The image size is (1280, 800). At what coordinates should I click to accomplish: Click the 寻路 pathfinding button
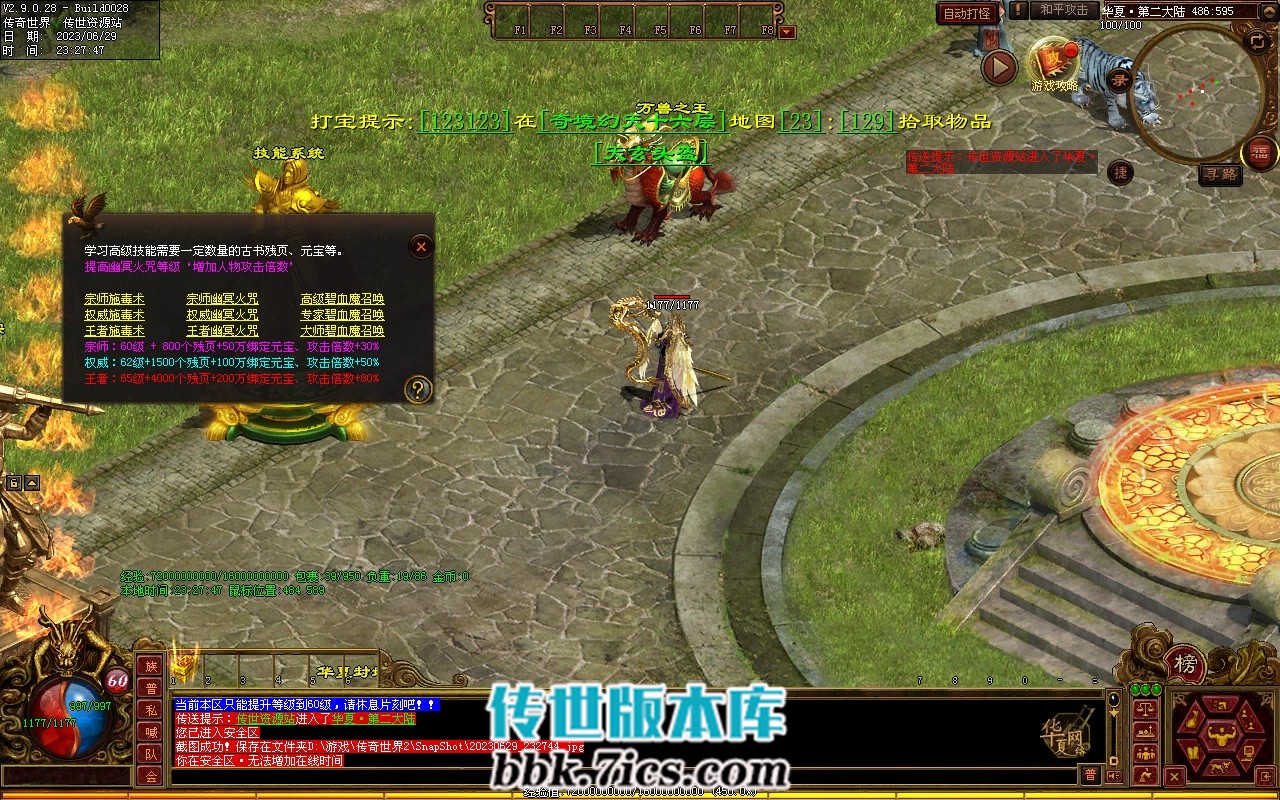pos(1220,174)
